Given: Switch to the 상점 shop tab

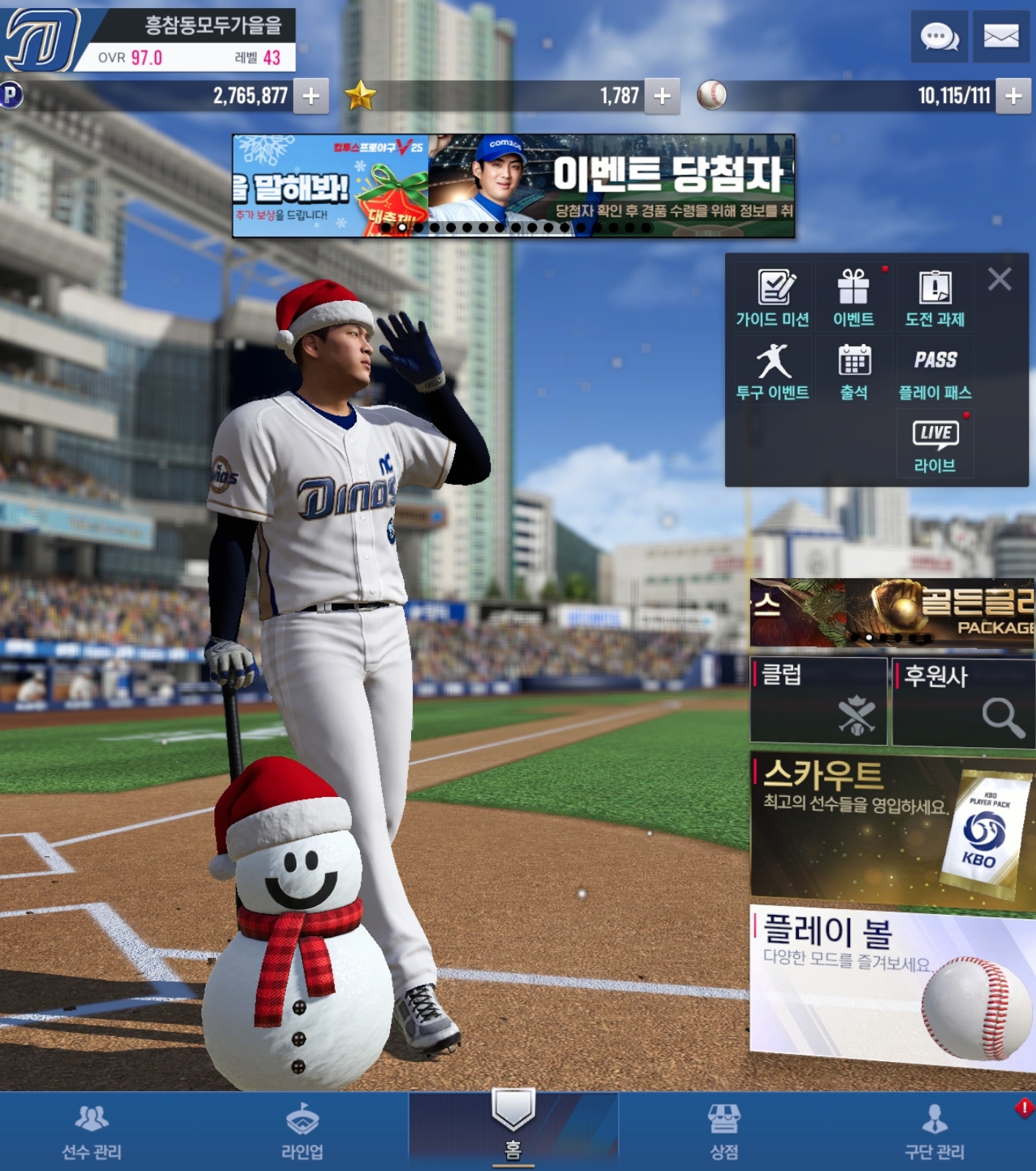Looking at the screenshot, I should [x=724, y=1131].
